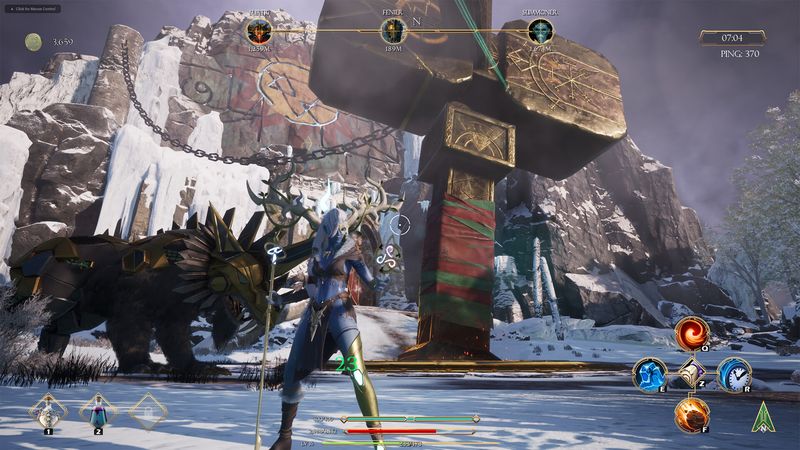This screenshot has width=800, height=450.
Task: Use the blue clock time ability
Action: (733, 374)
